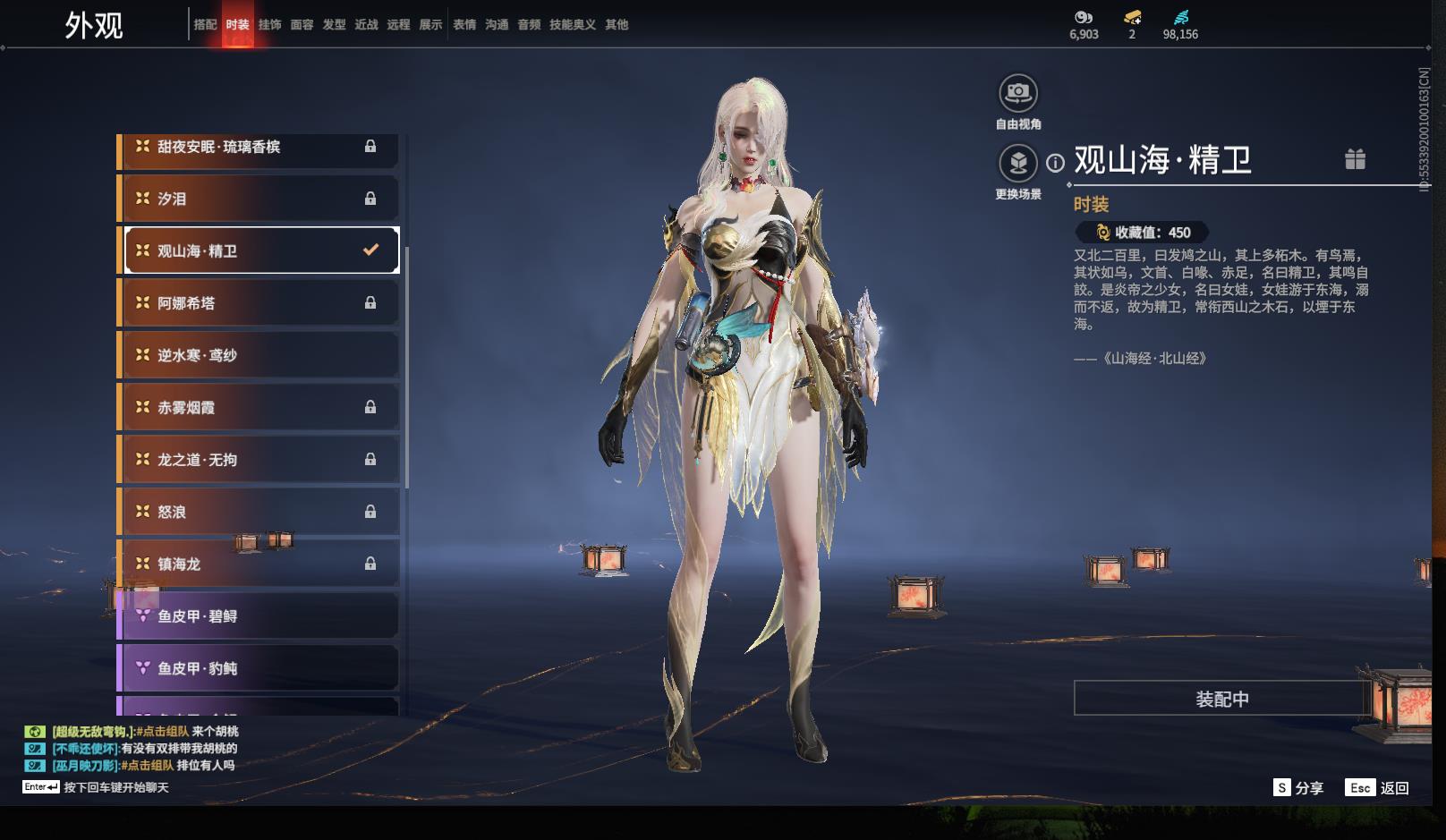The height and width of the screenshot is (840, 1446).
Task: Activate the 自由视角 camera button
Action: click(1018, 93)
